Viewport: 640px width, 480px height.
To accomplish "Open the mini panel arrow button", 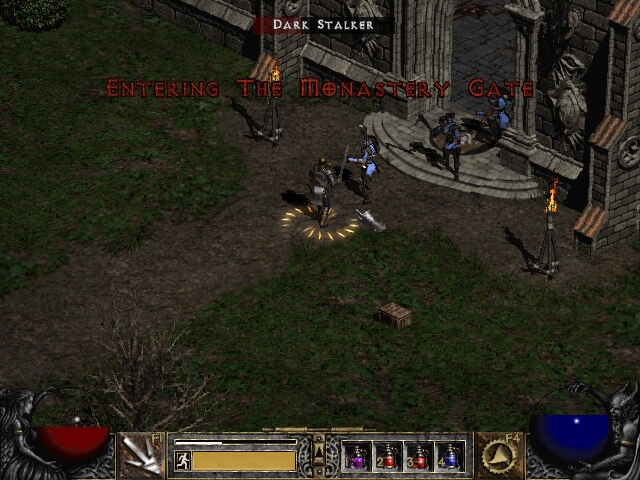I will tap(319, 455).
